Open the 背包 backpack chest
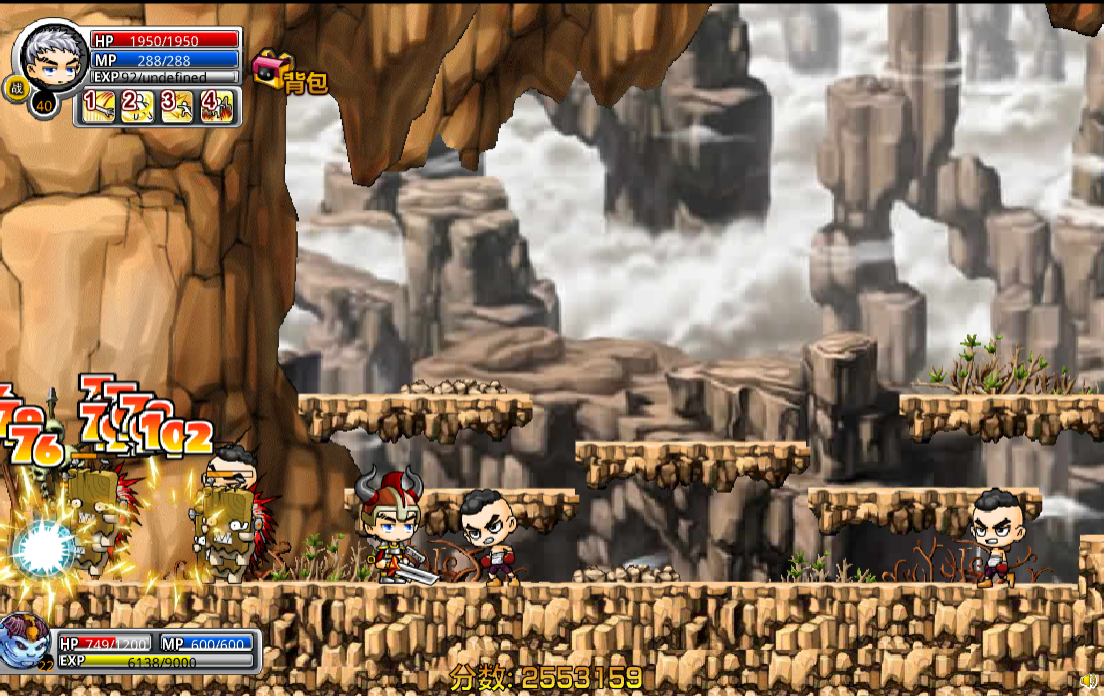 pyautogui.click(x=270, y=70)
